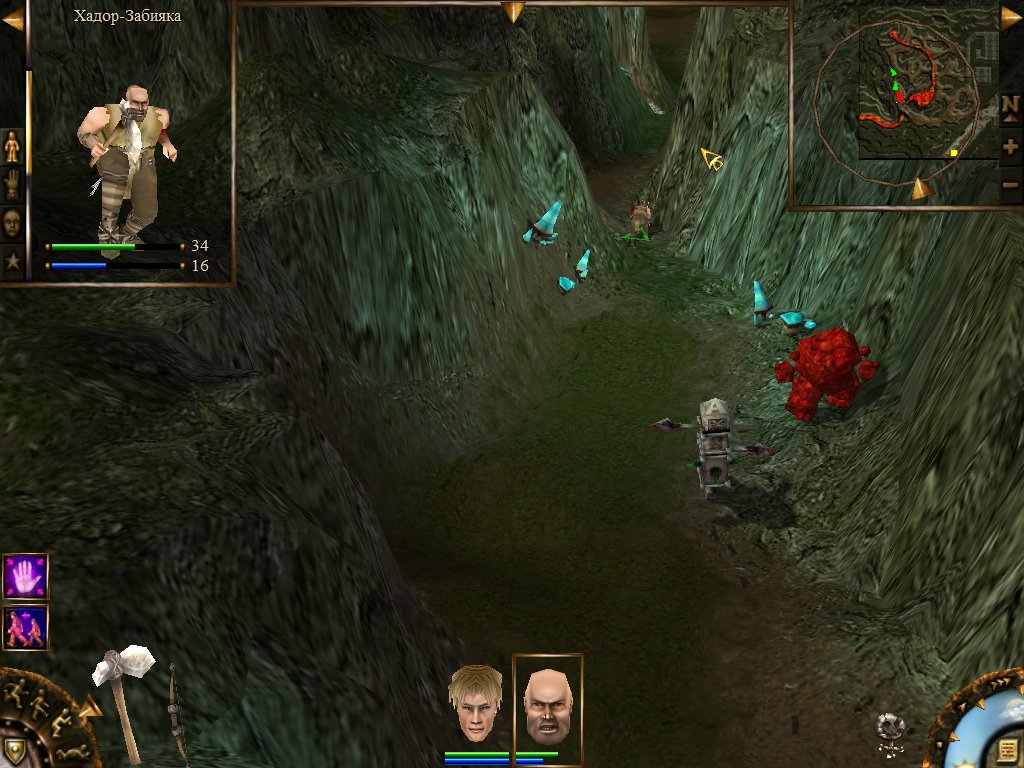Open the hand tab in character panel
The height and width of the screenshot is (768, 1024).
pos(12,185)
